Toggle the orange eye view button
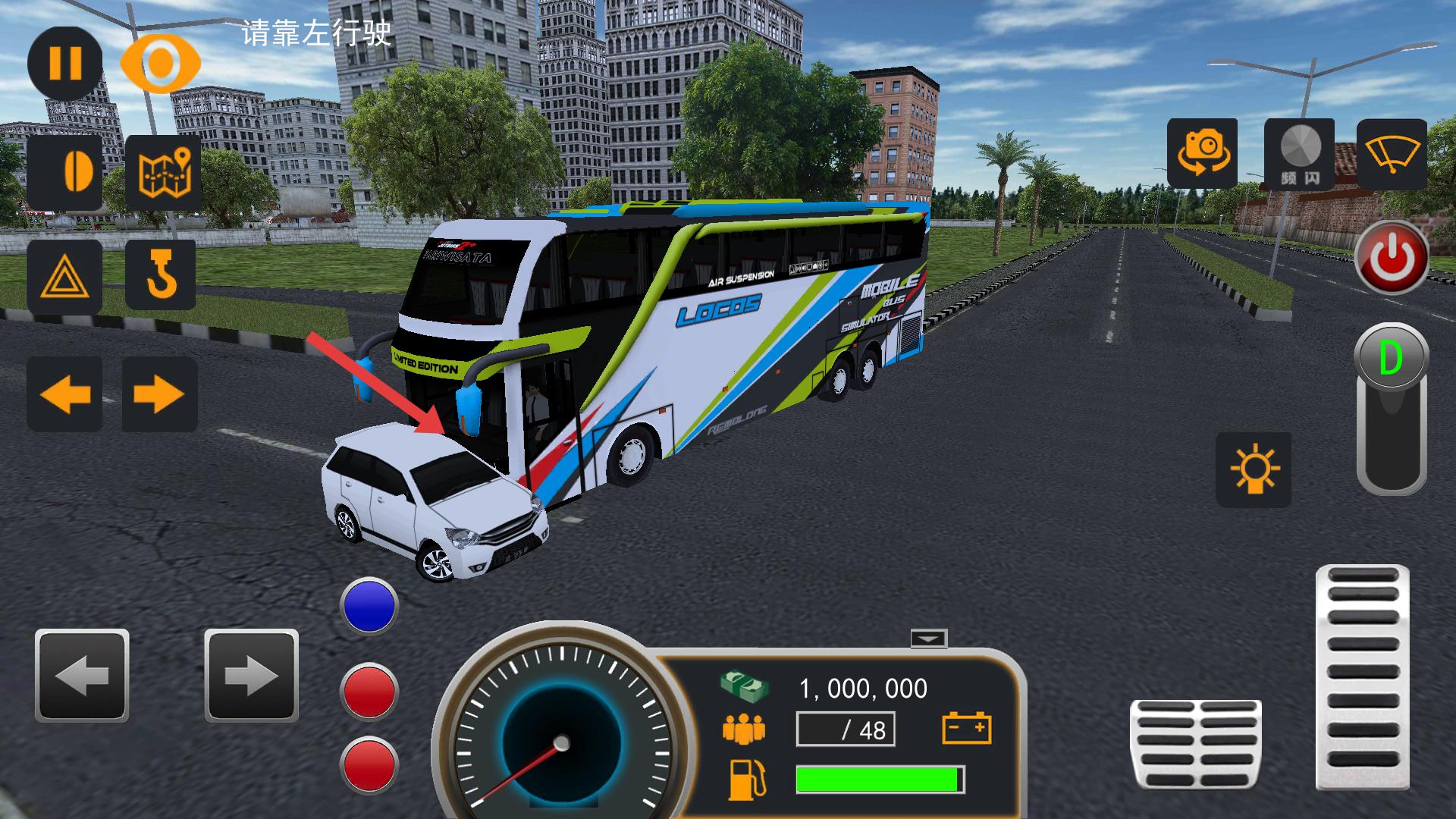 tap(160, 64)
